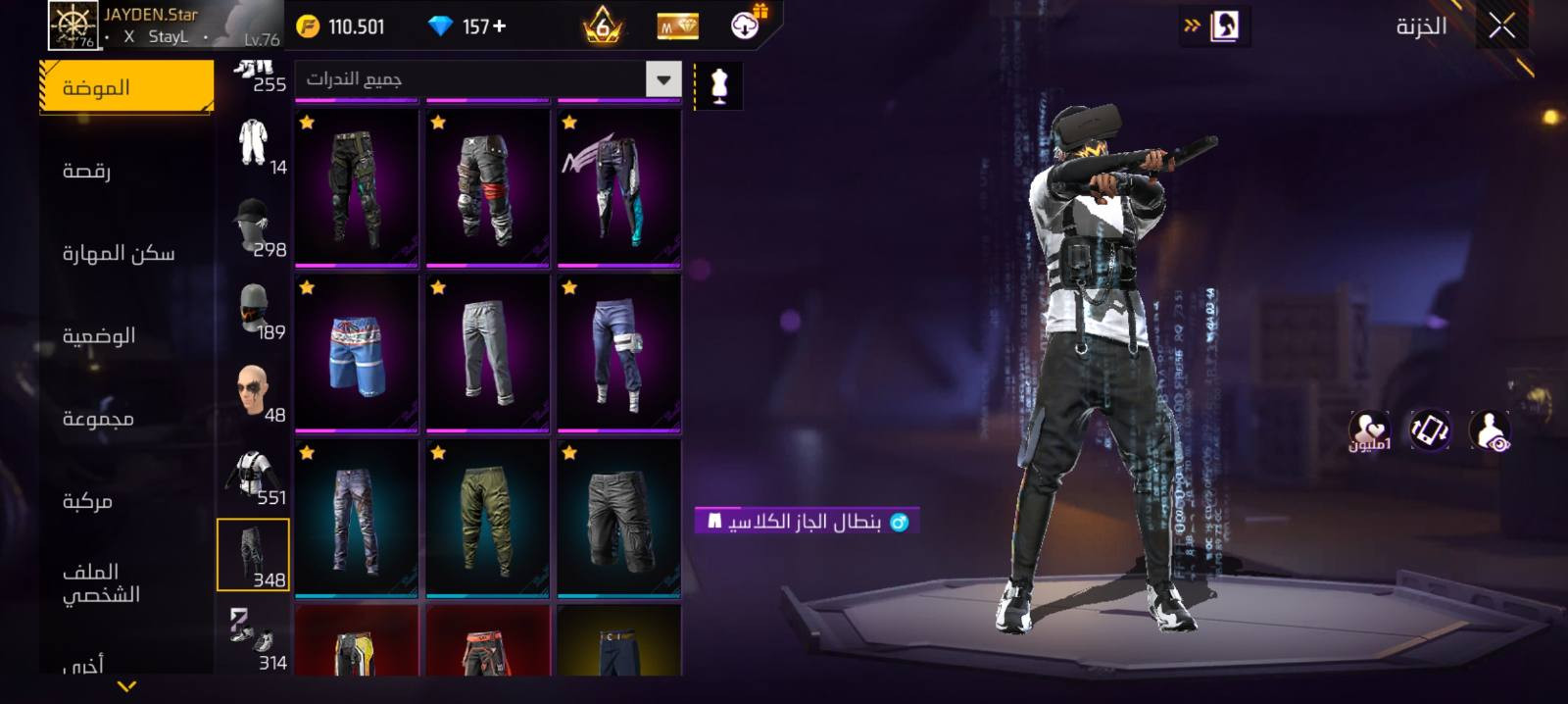Switch to the الموضة fashion tab
This screenshot has height=704, width=1568.
click(126, 87)
